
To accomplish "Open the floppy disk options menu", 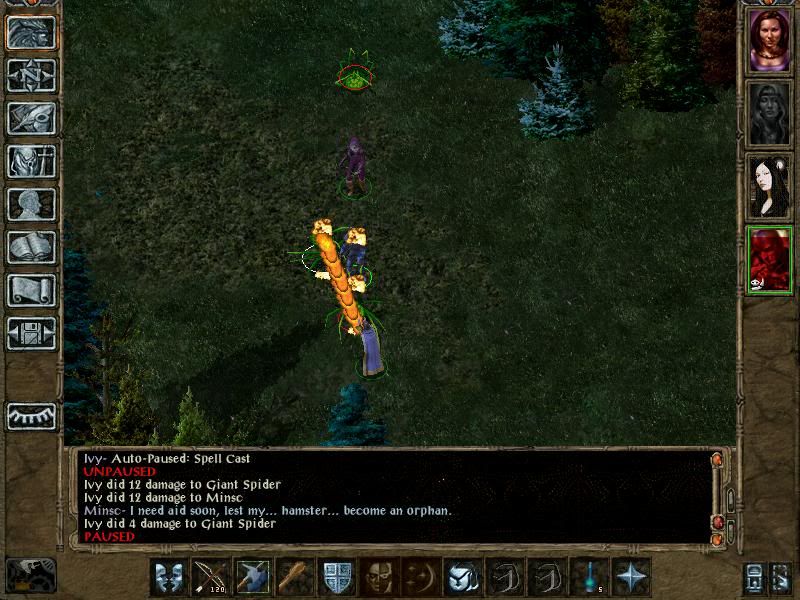I will coord(31,333).
